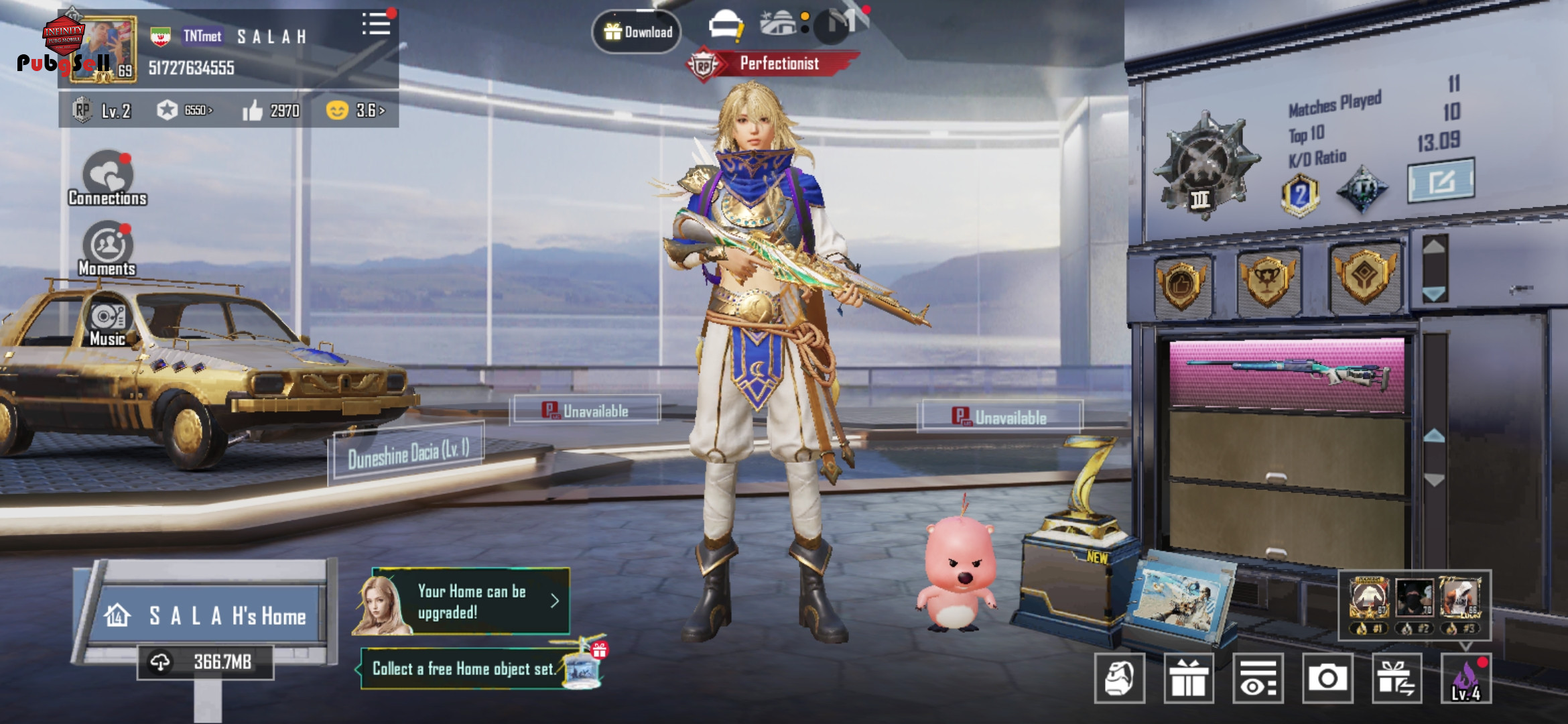Image resolution: width=1568 pixels, height=724 pixels.
Task: Open the eye and list visibility settings
Action: [1258, 678]
